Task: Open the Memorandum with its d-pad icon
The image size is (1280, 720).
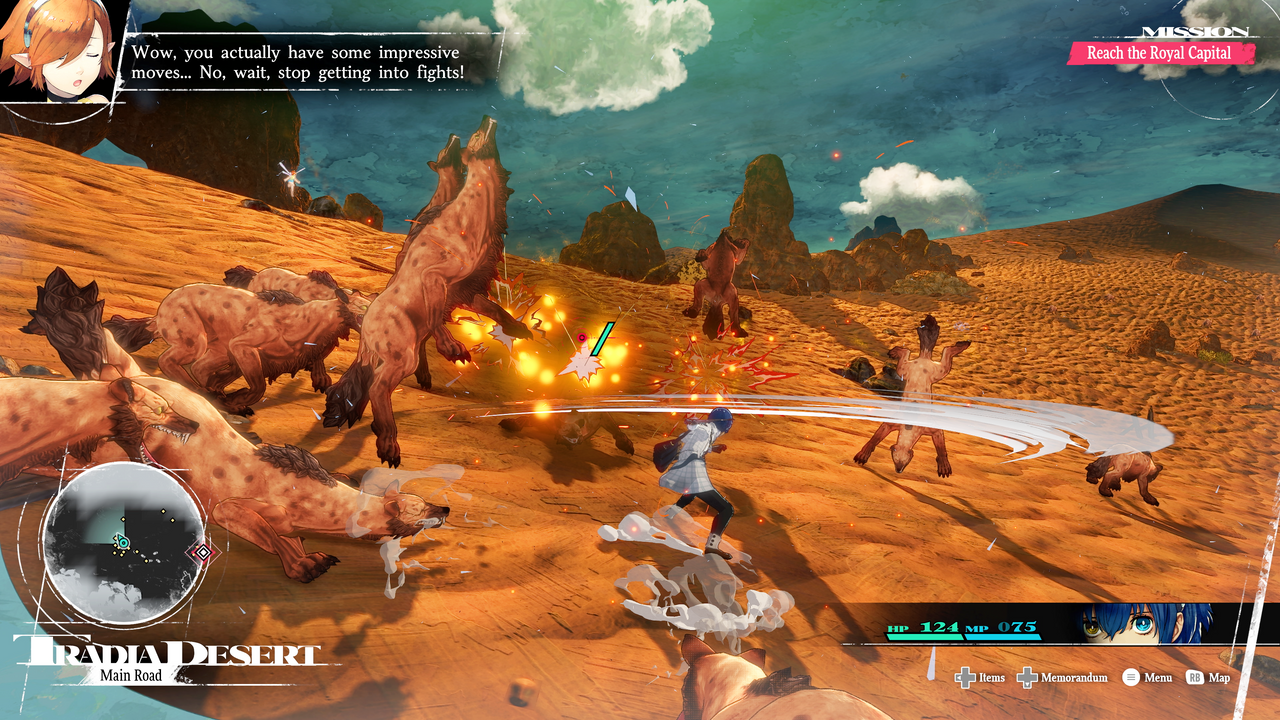Action: point(1027,678)
